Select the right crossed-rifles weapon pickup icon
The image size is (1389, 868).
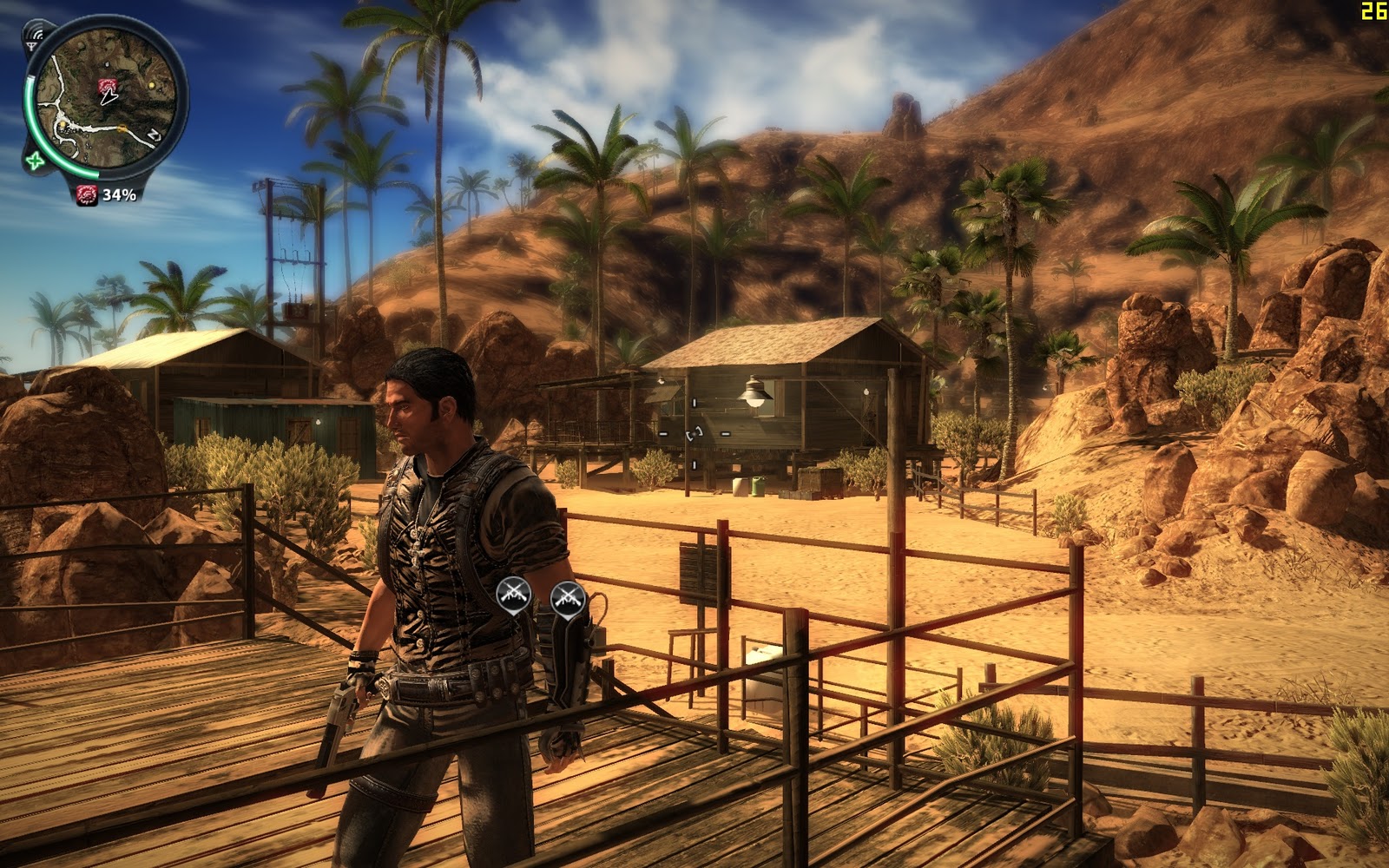coord(570,597)
